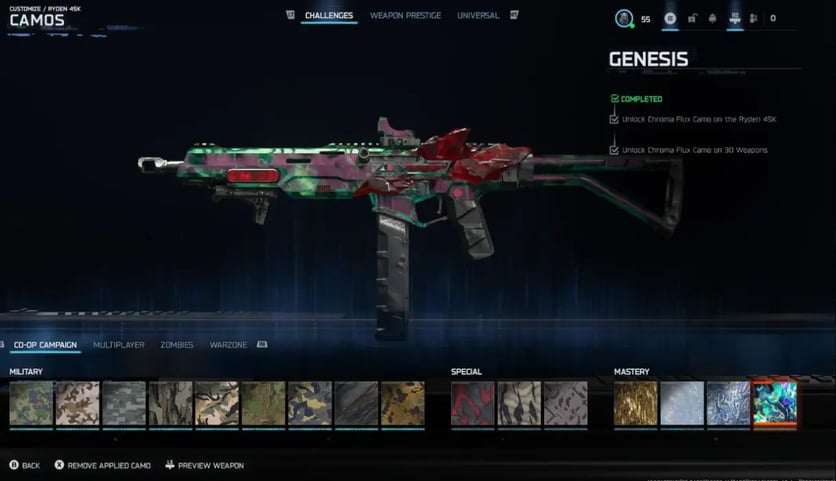The image size is (836, 481).
Task: Show Co-op Campaign camos
Action: coord(47,345)
